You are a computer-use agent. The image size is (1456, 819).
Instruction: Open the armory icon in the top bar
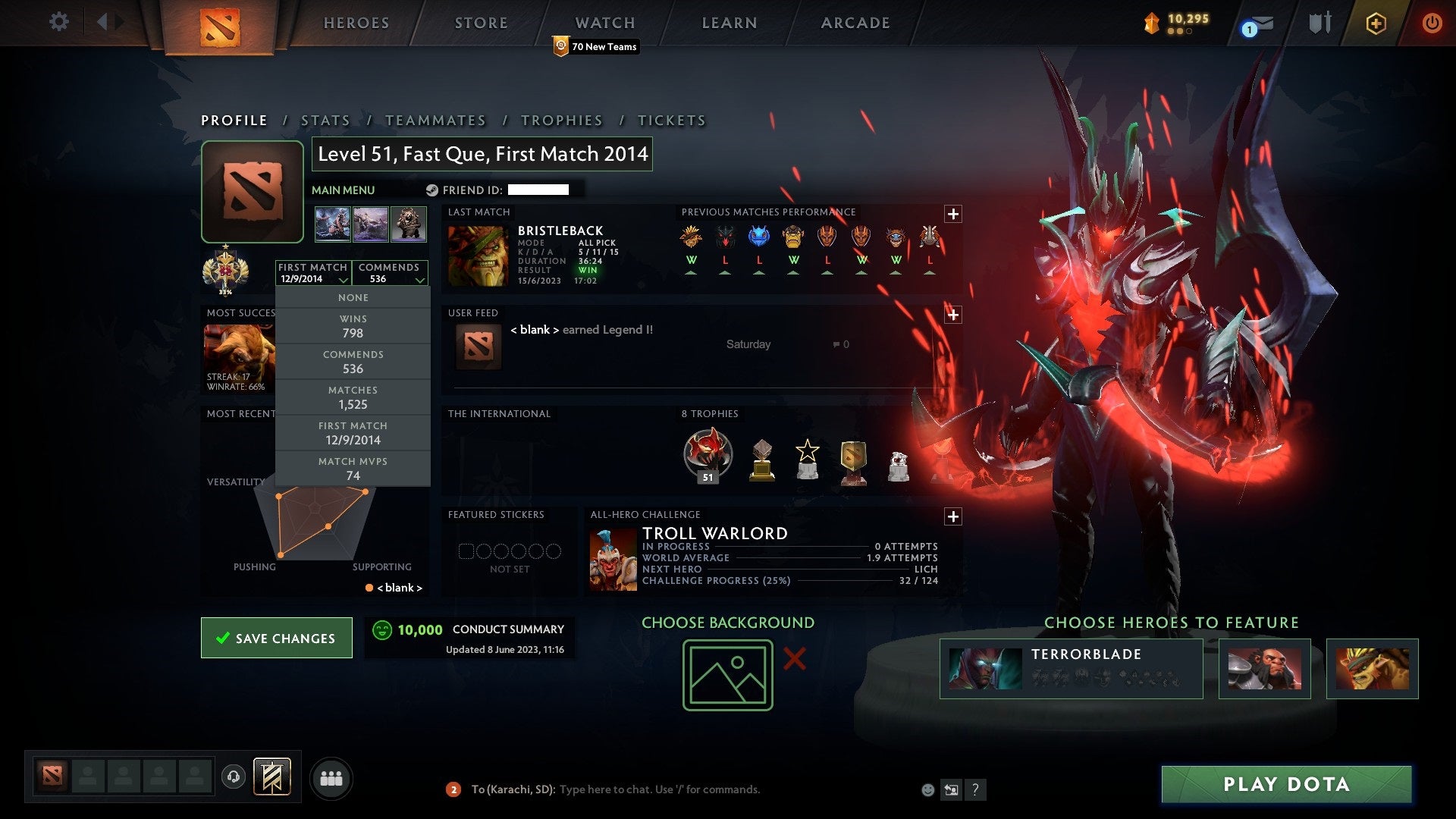[x=1319, y=22]
